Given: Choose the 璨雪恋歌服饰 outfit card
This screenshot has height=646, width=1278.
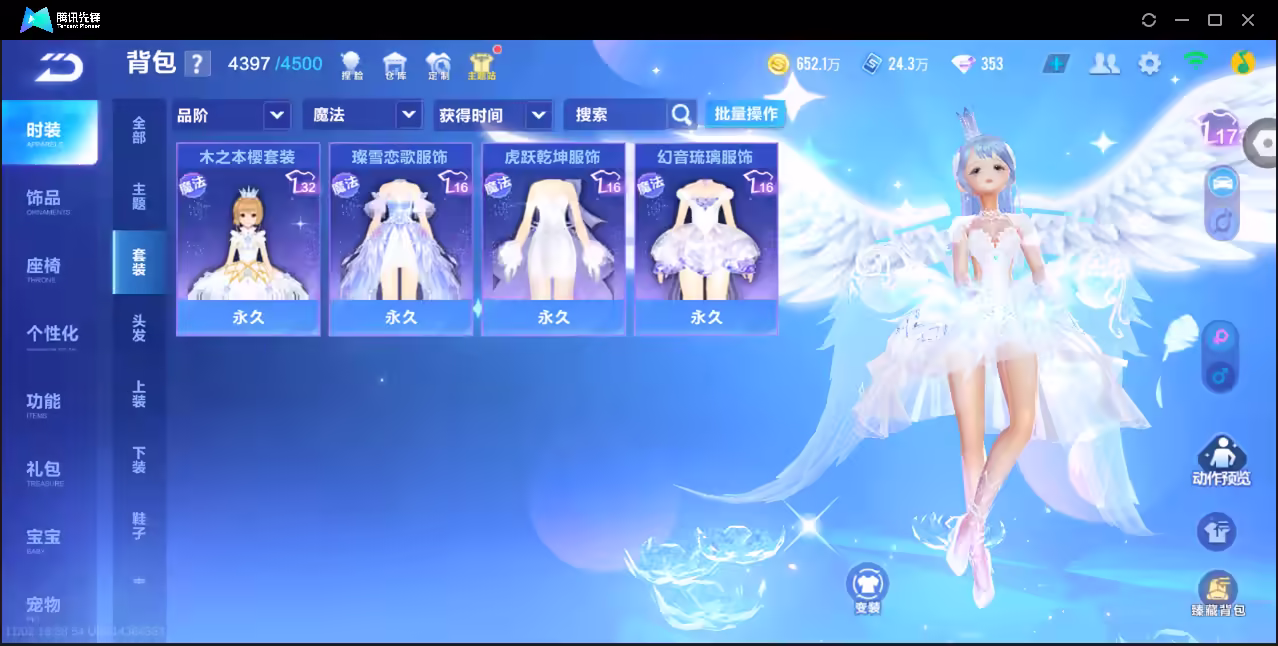Looking at the screenshot, I should point(400,238).
